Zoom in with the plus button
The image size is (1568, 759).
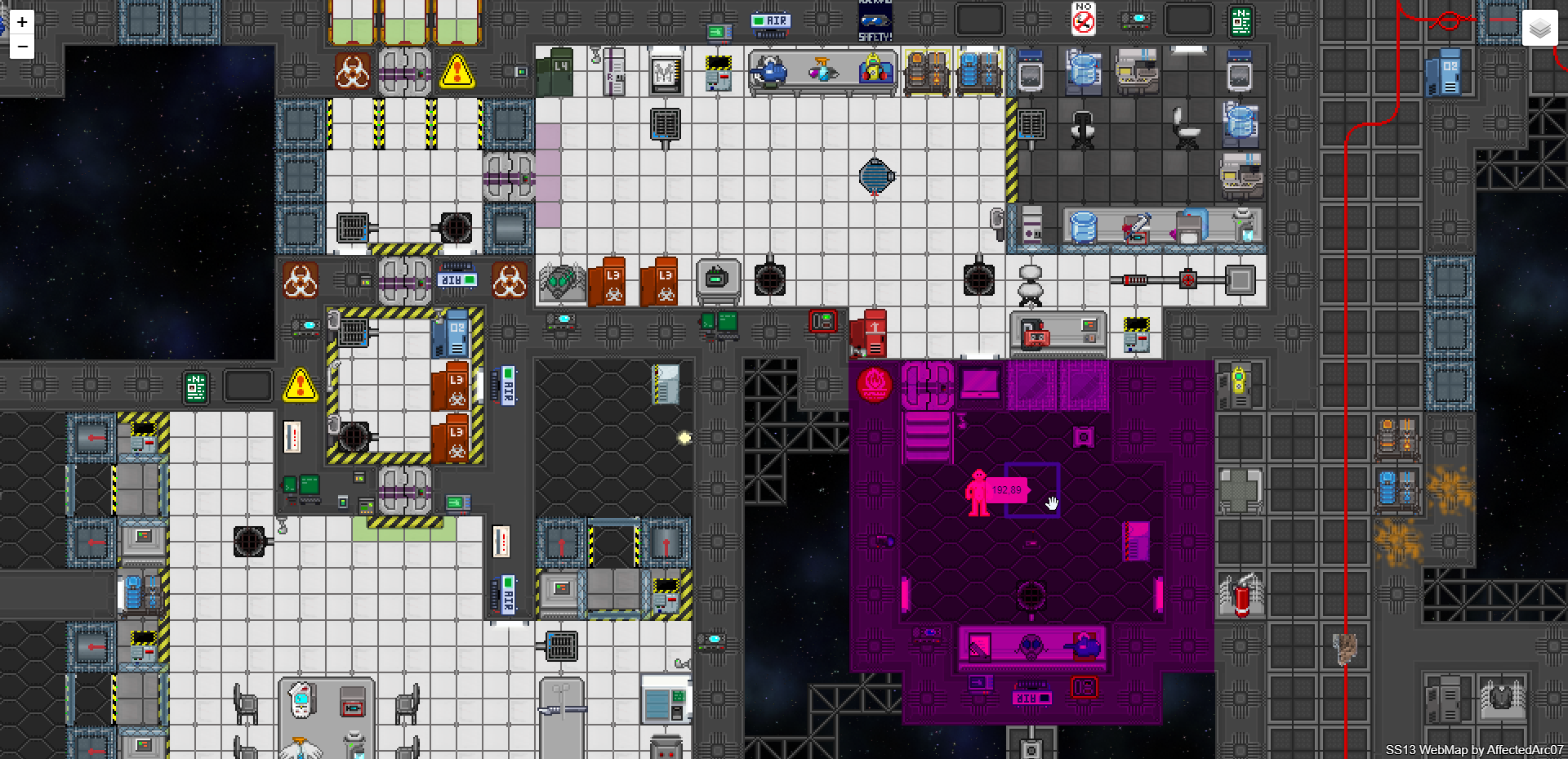click(20, 20)
